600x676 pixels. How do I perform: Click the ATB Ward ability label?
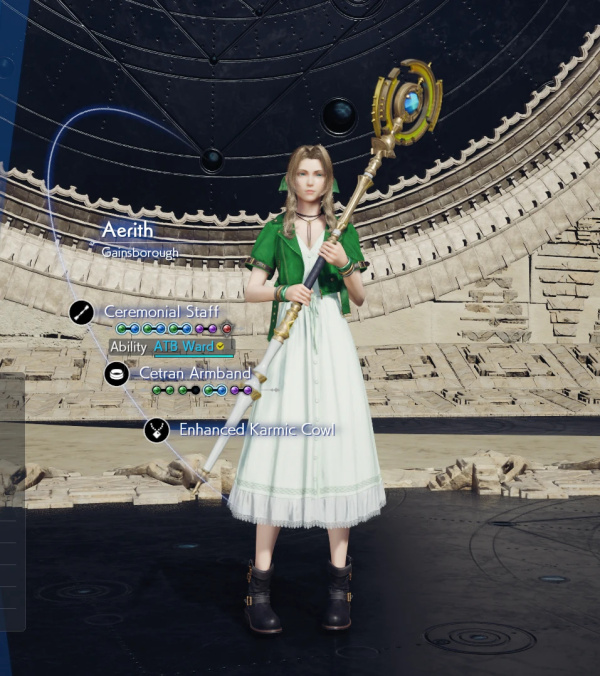point(189,347)
